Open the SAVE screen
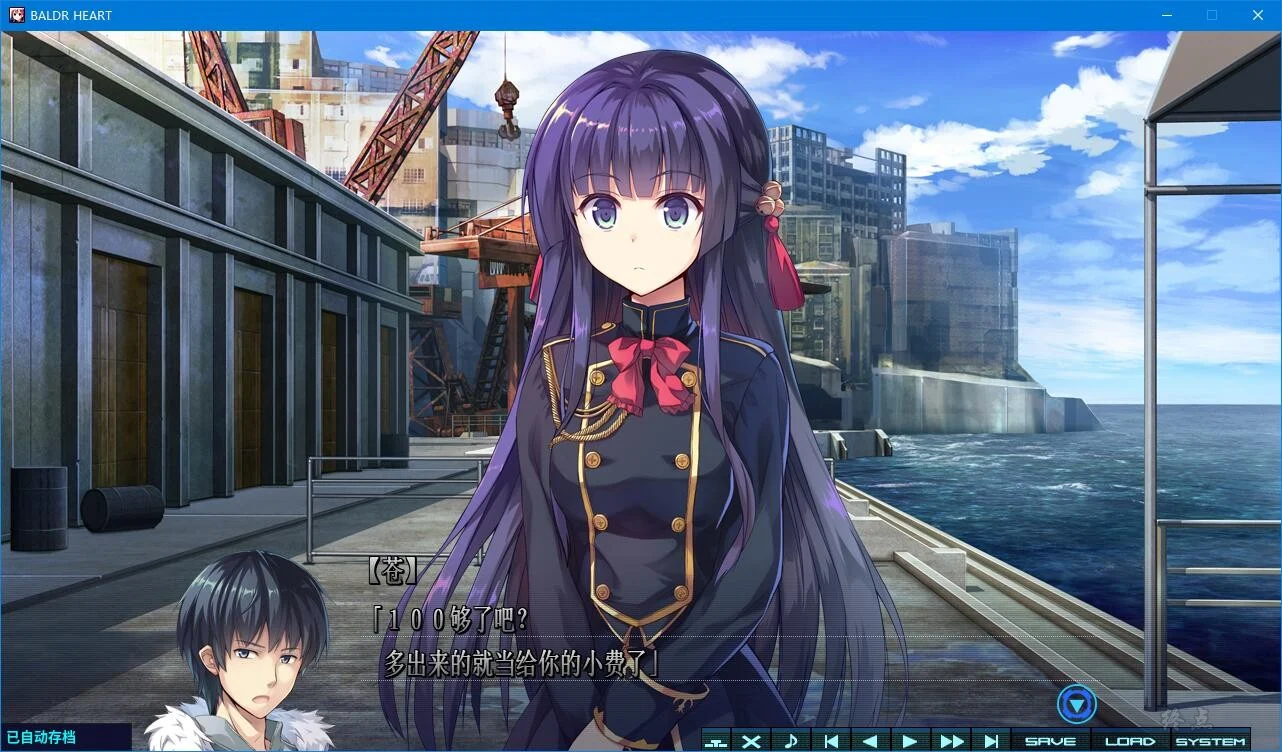1282x752 pixels. pos(1050,741)
